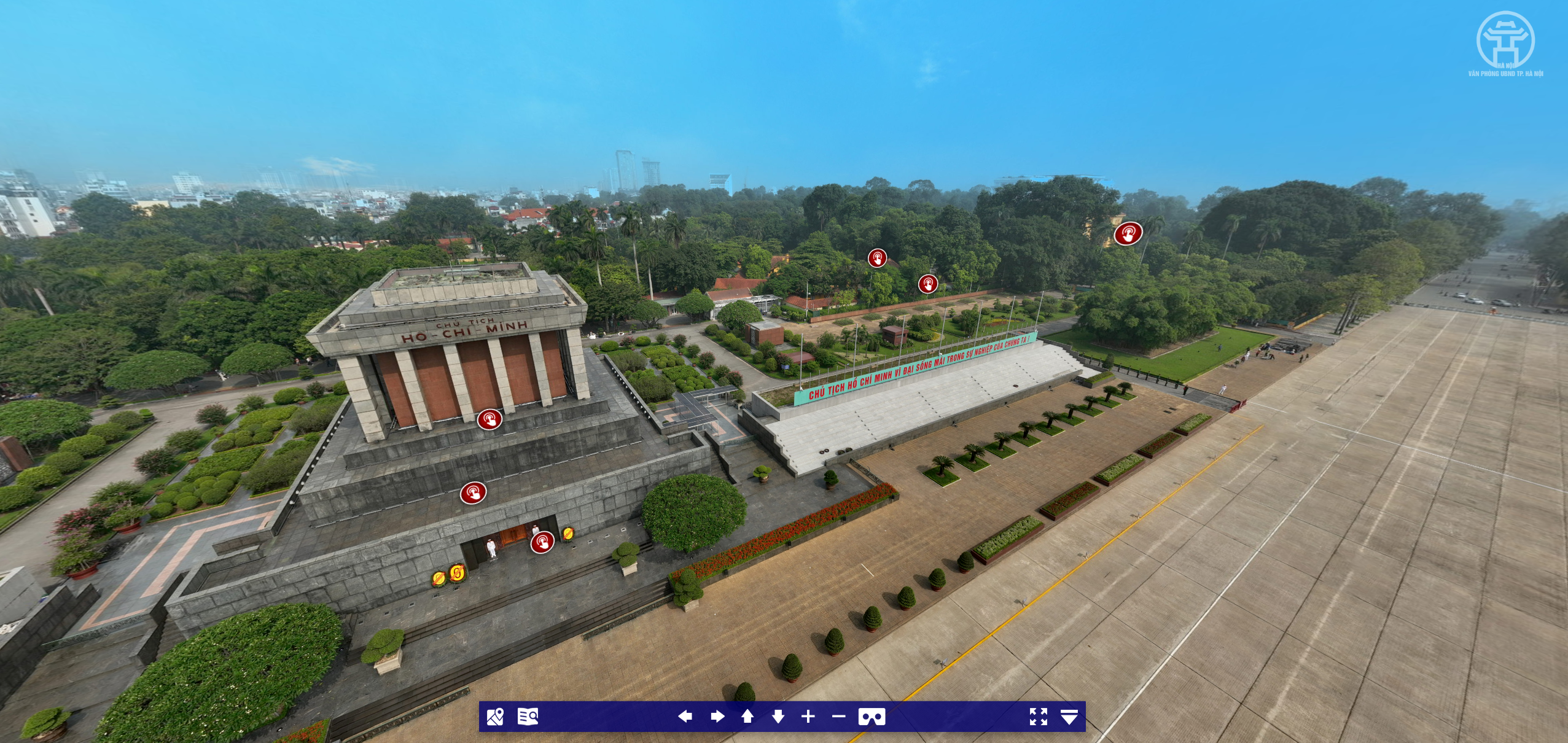The image size is (1568, 743).
Task: Open the guide book search icon
Action: [x=528, y=717]
